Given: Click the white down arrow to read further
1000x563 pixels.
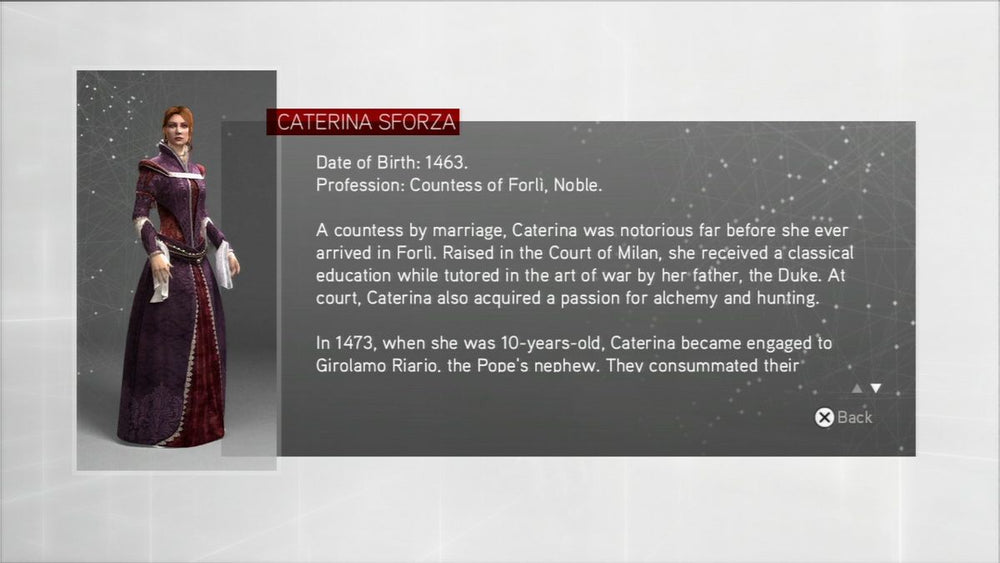Looking at the screenshot, I should click(876, 389).
